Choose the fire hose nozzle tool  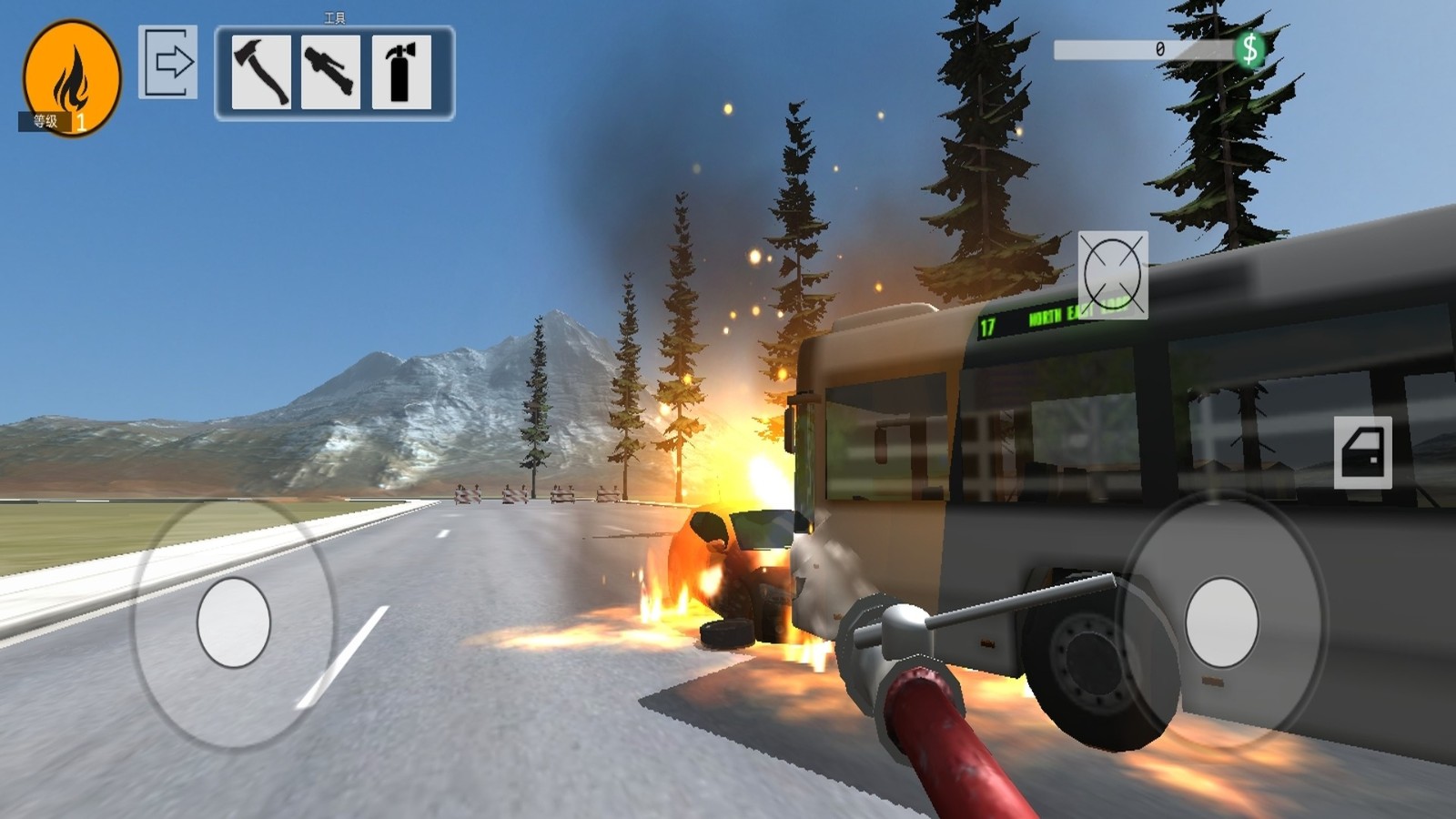coord(330,72)
